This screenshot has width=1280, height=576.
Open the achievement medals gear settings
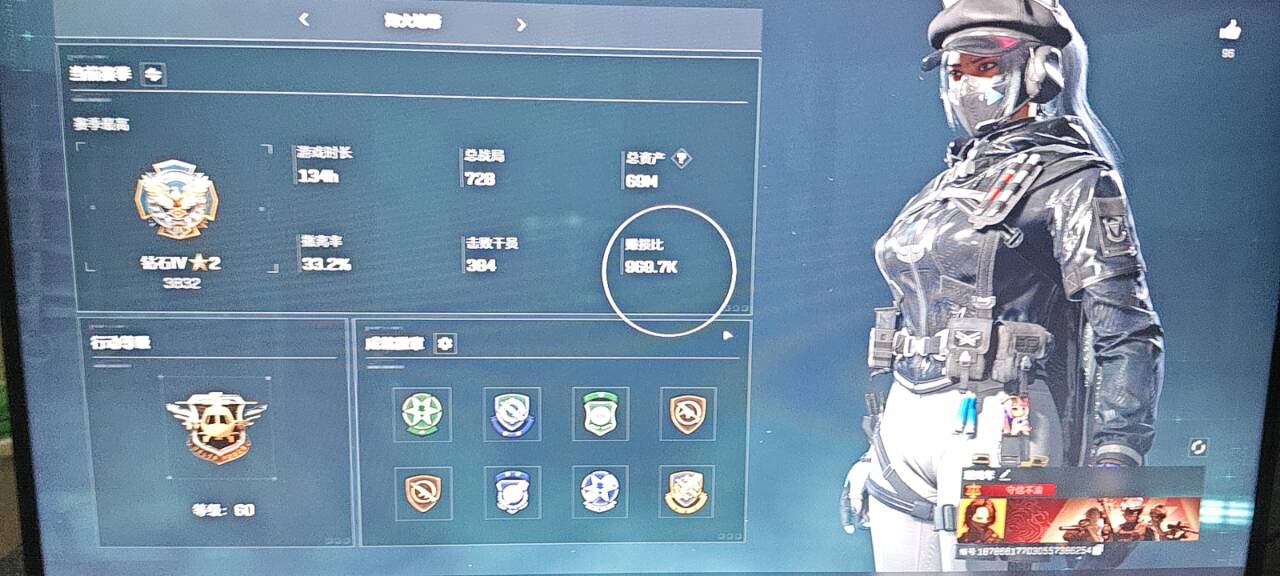[445, 343]
